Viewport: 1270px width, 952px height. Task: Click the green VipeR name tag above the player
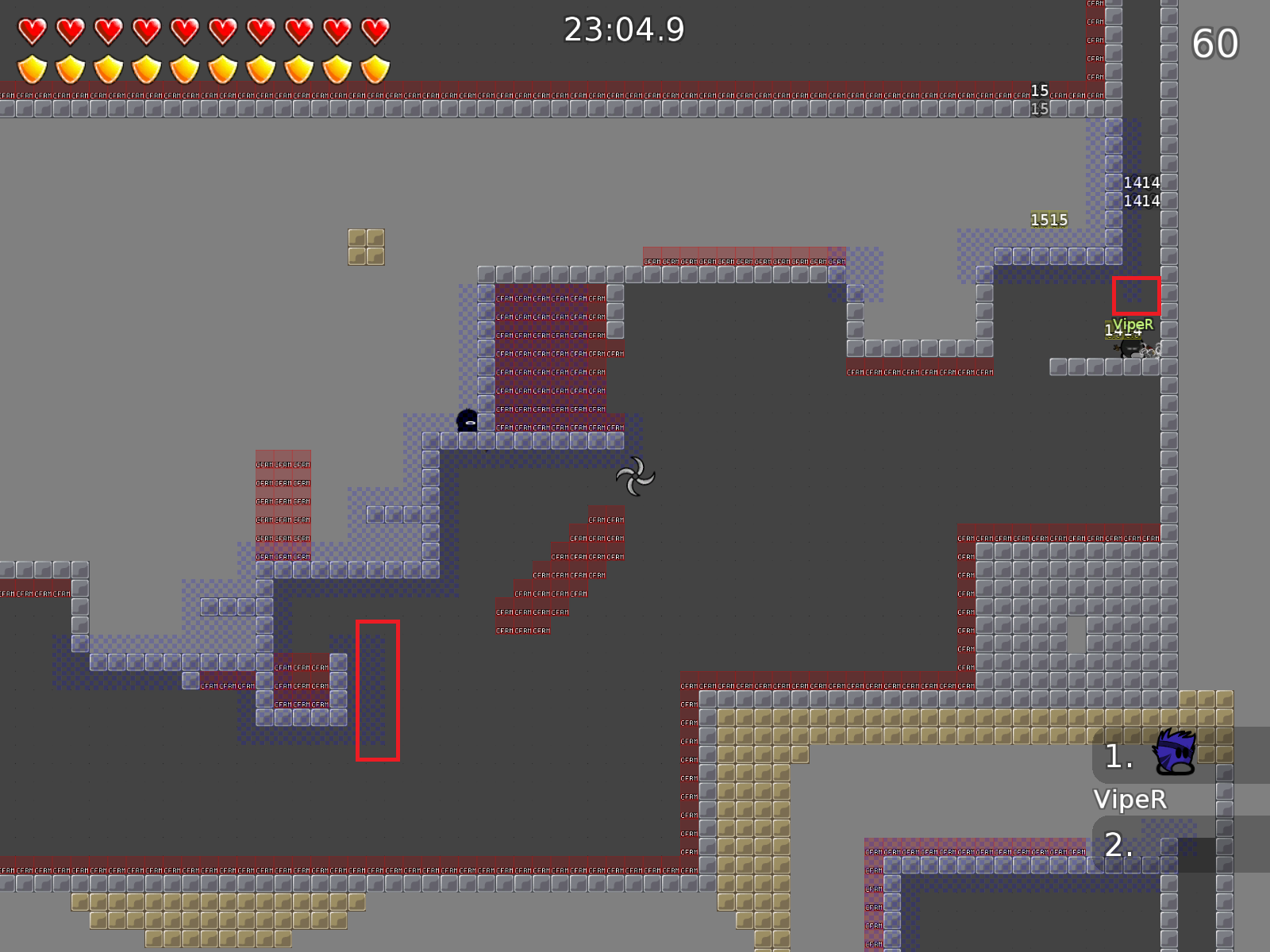point(1133,324)
